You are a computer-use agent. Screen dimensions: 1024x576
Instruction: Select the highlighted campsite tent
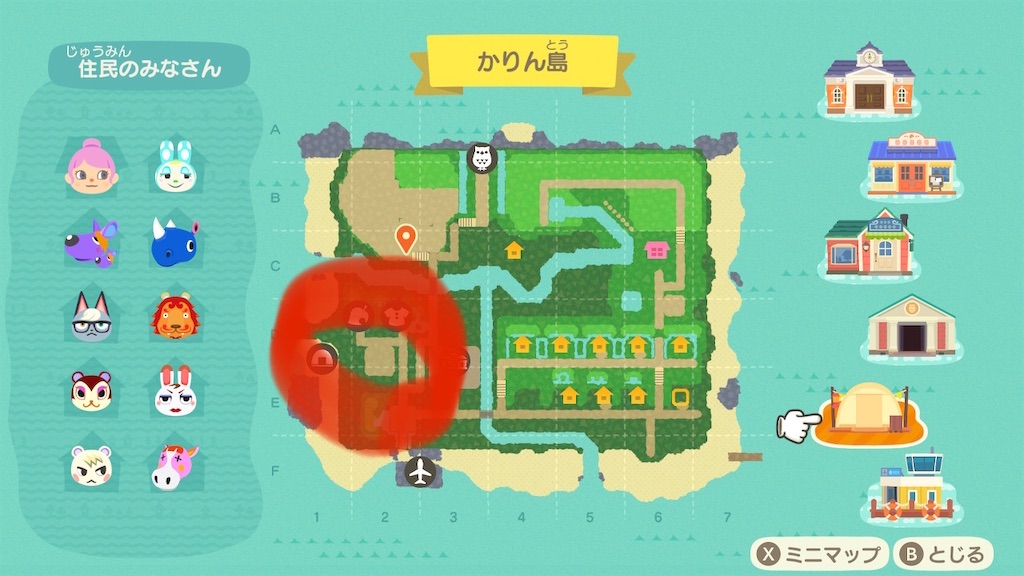(868, 410)
